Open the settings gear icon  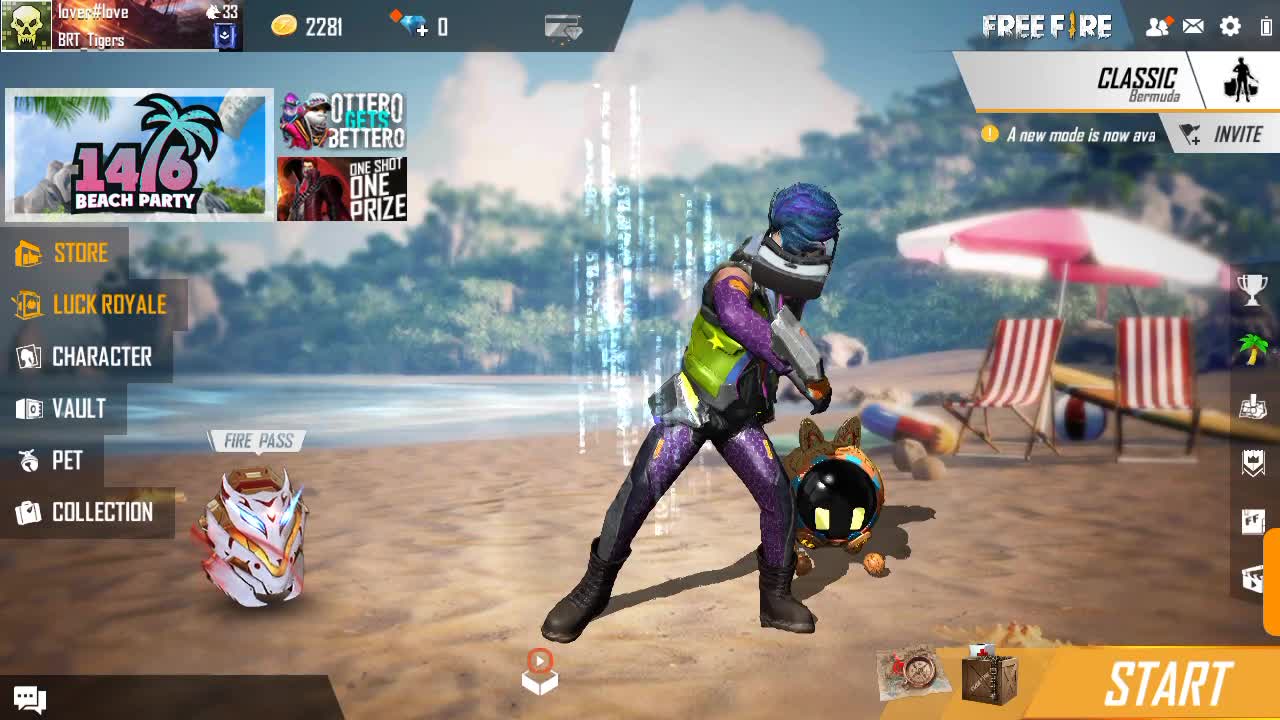(x=1230, y=27)
